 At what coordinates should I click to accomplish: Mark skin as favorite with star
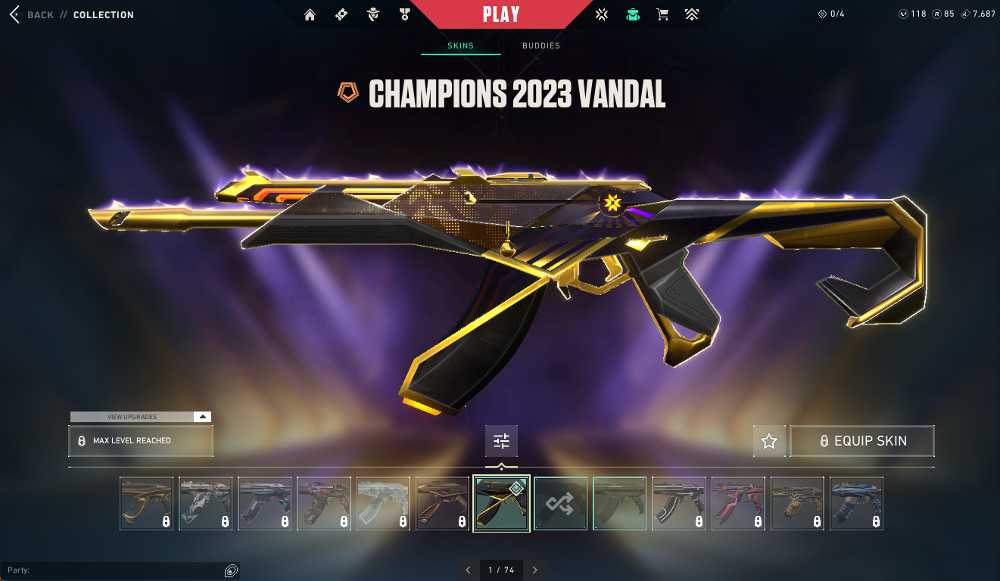click(769, 441)
